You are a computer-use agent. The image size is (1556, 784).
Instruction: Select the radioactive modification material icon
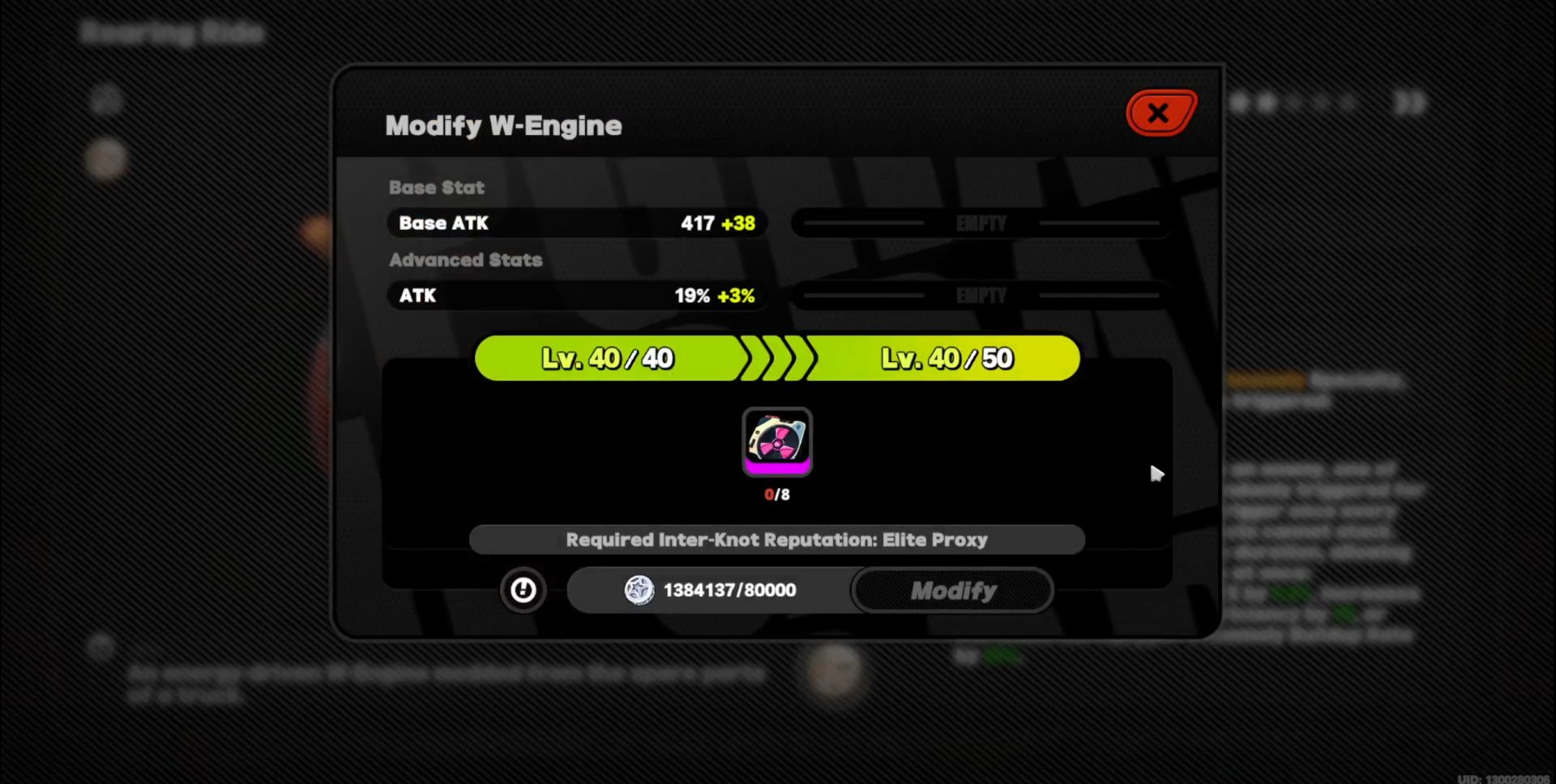coord(776,441)
